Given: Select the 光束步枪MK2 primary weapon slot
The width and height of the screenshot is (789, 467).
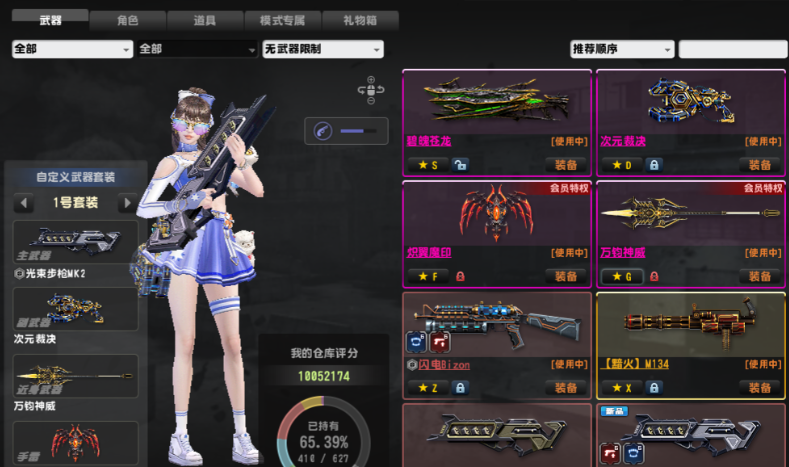Looking at the screenshot, I should click(76, 242).
